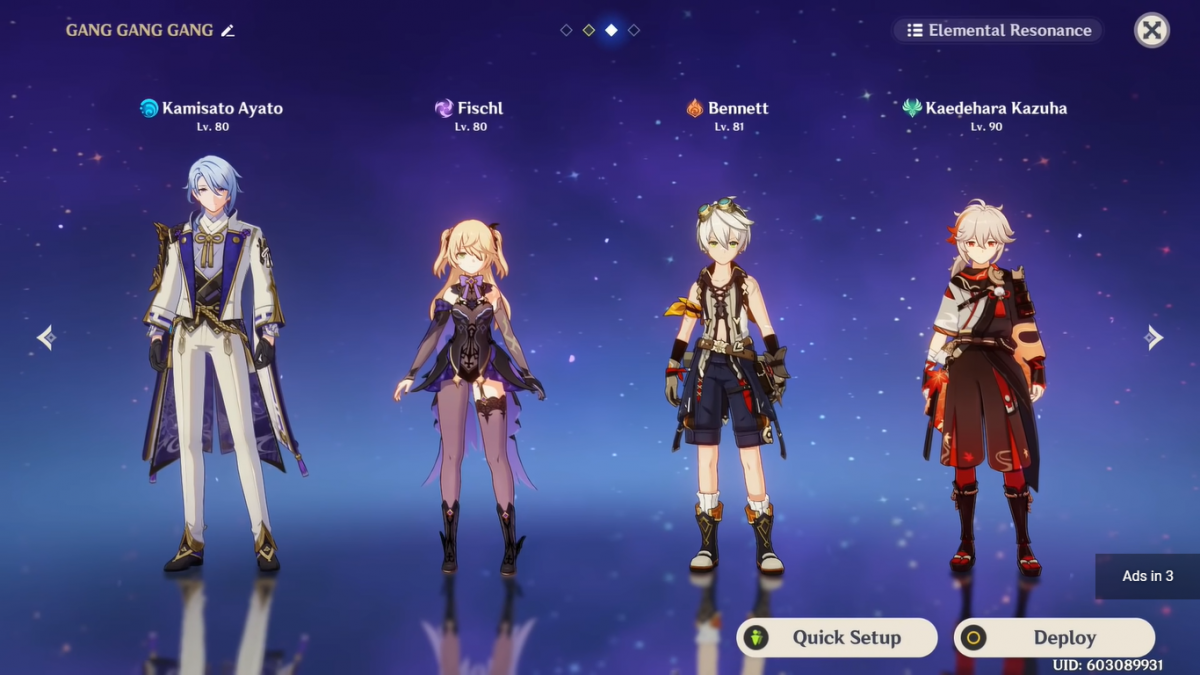Image resolution: width=1200 pixels, height=675 pixels.
Task: Go to the previous party with left arrow
Action: 46,337
